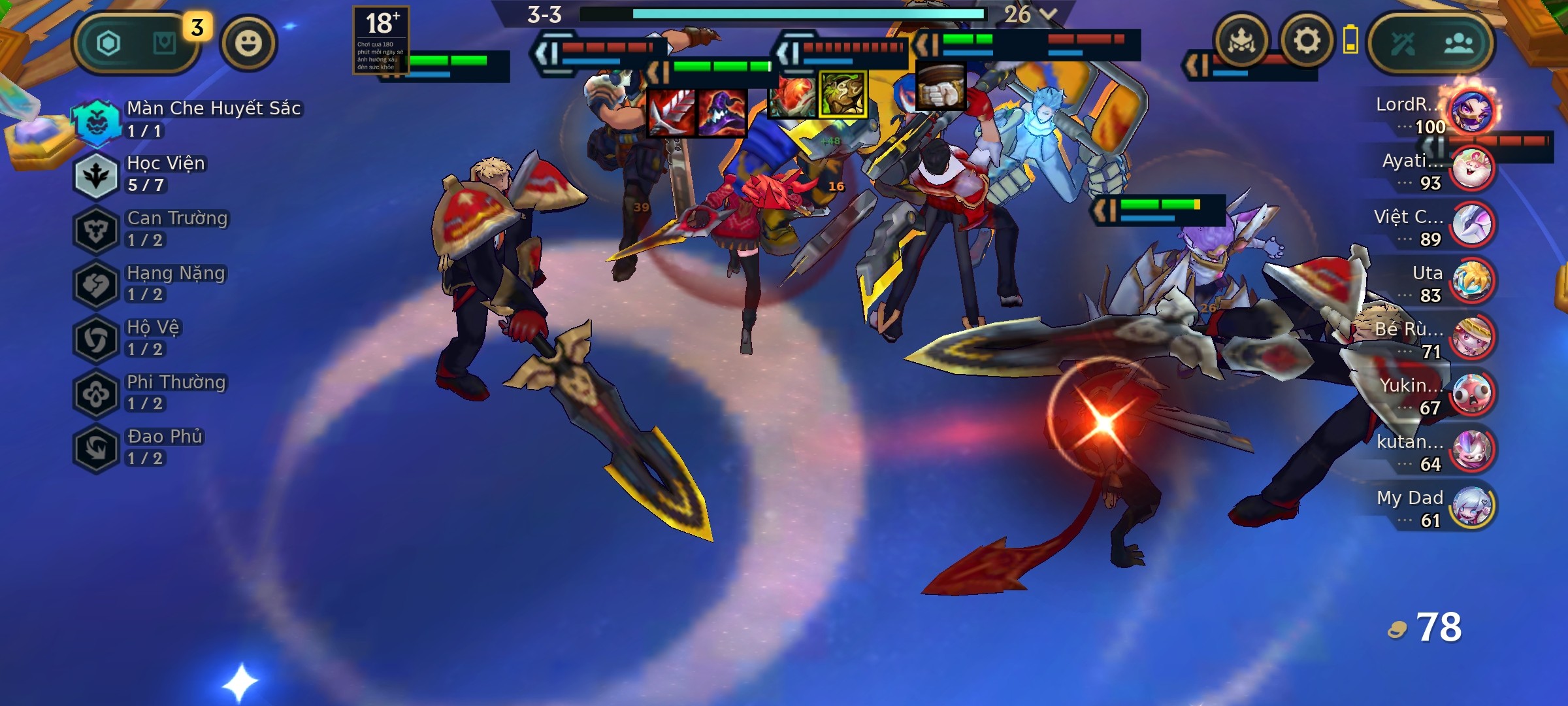Open the emote smiley button
This screenshot has height=706, width=1568.
coord(248,43)
